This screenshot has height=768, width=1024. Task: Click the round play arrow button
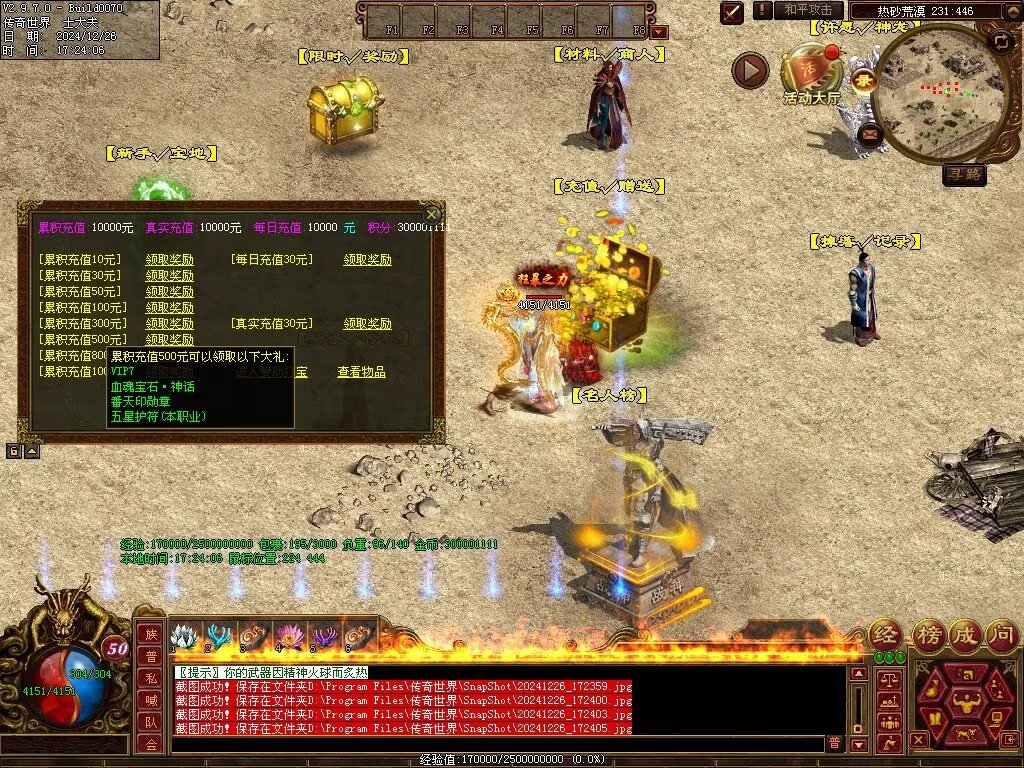[x=750, y=71]
